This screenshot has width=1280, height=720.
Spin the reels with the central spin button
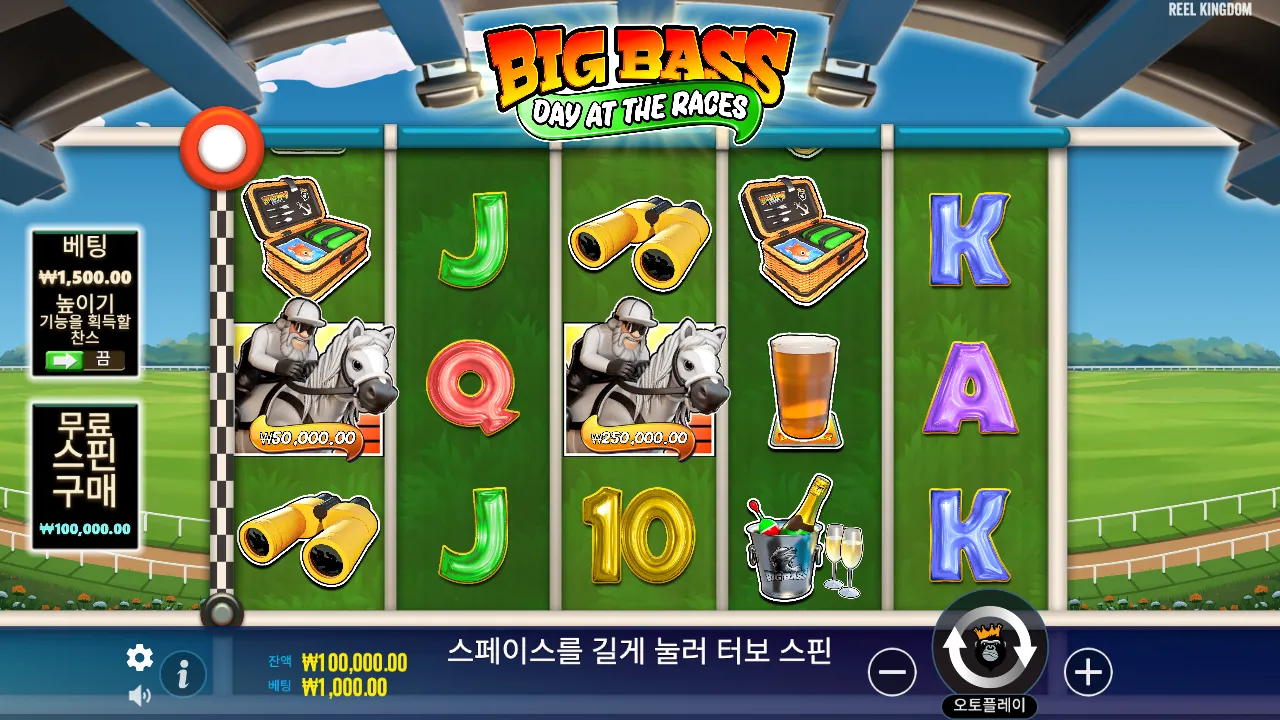coord(989,648)
